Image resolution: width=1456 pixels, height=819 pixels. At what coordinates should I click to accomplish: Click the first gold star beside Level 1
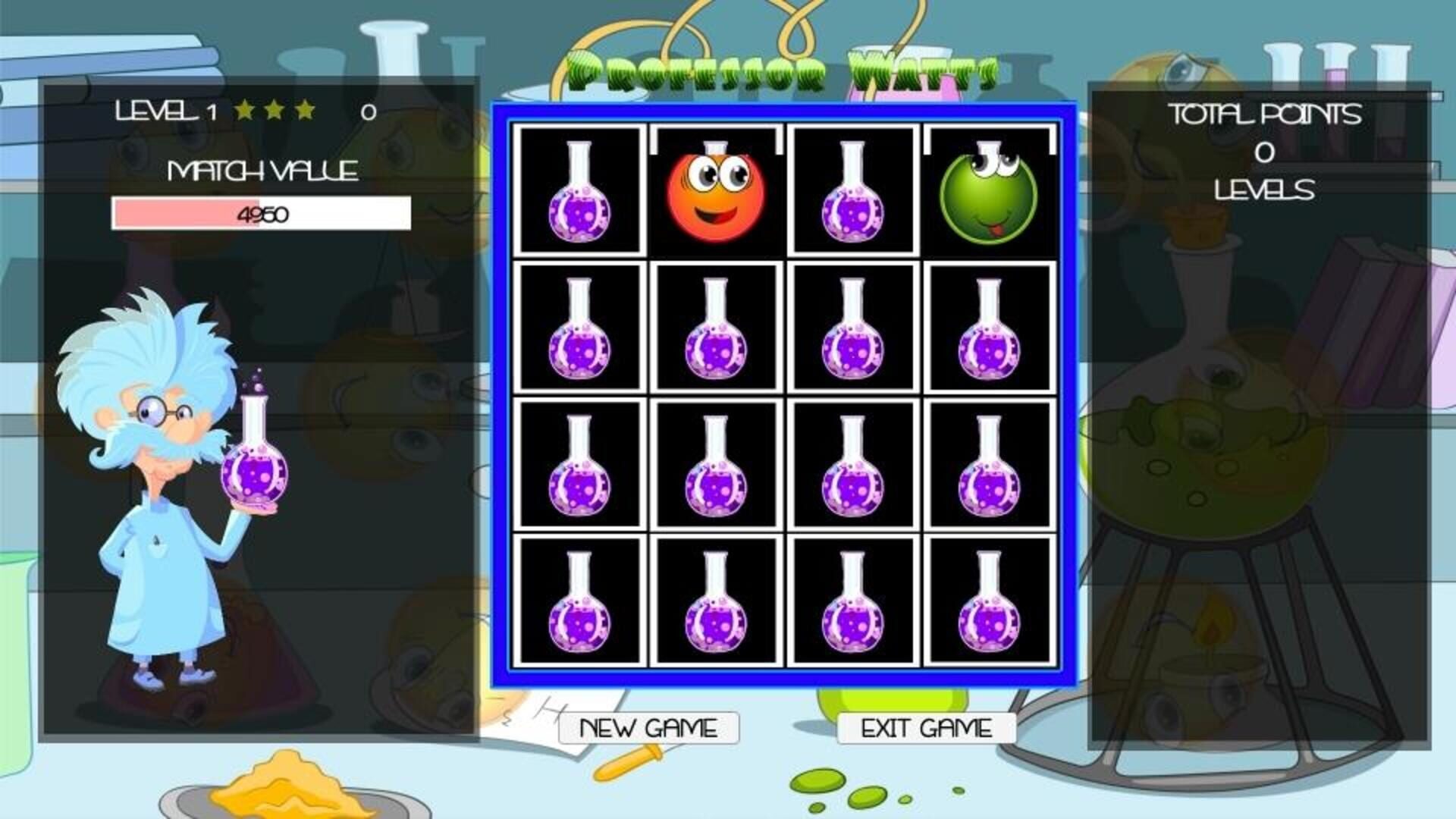pyautogui.click(x=242, y=111)
